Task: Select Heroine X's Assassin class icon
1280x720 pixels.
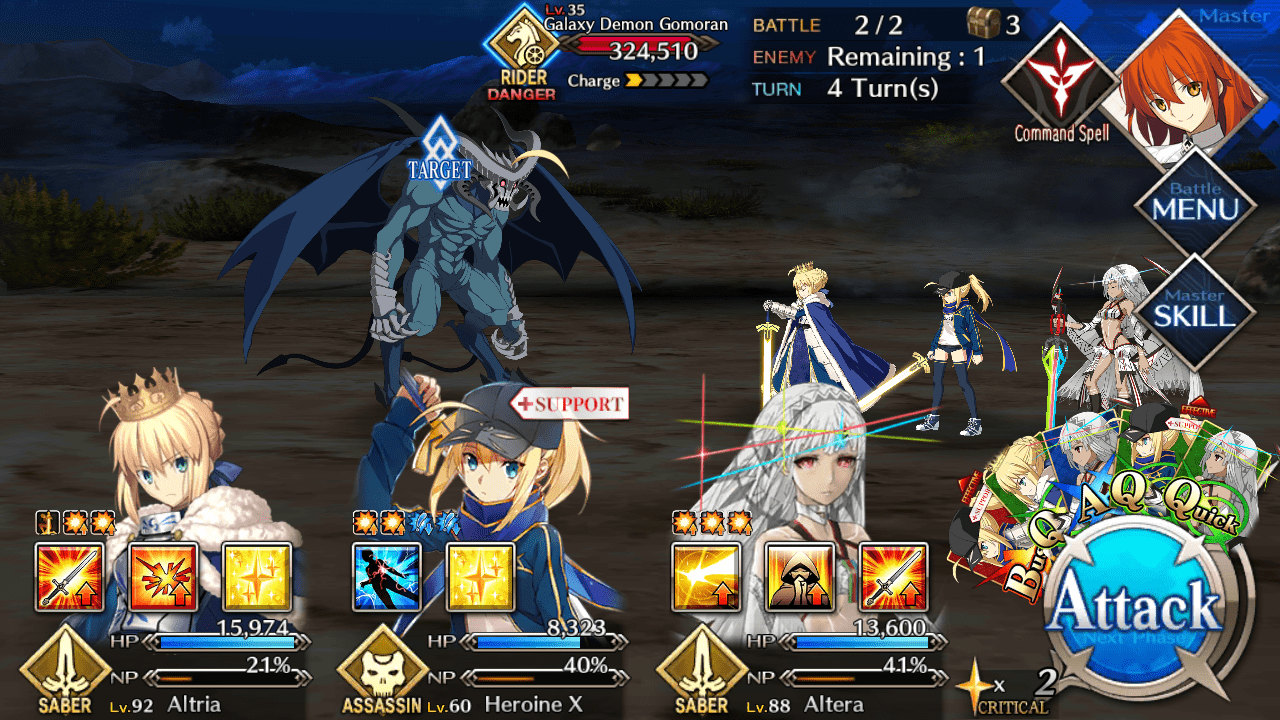Action: (x=383, y=670)
